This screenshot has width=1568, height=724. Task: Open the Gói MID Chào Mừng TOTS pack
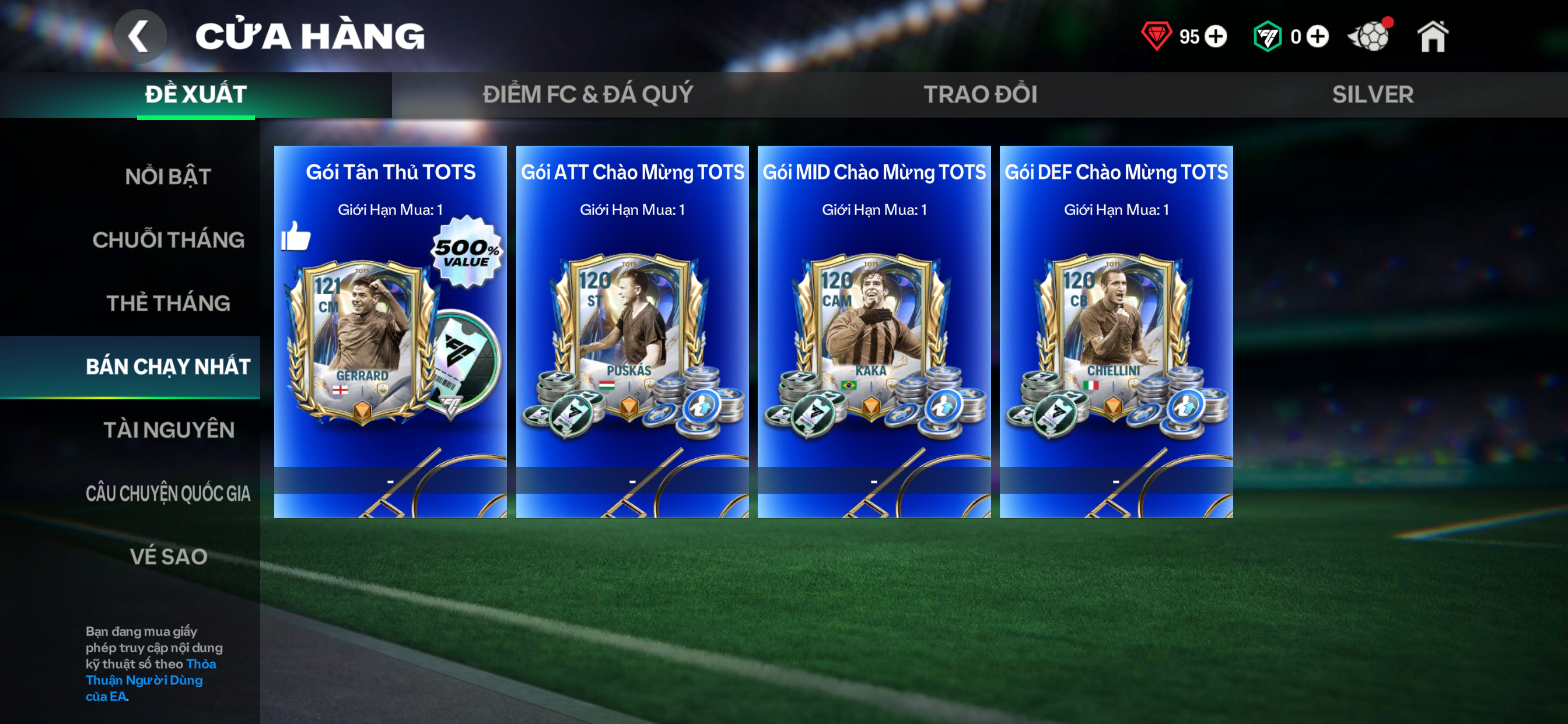(874, 332)
